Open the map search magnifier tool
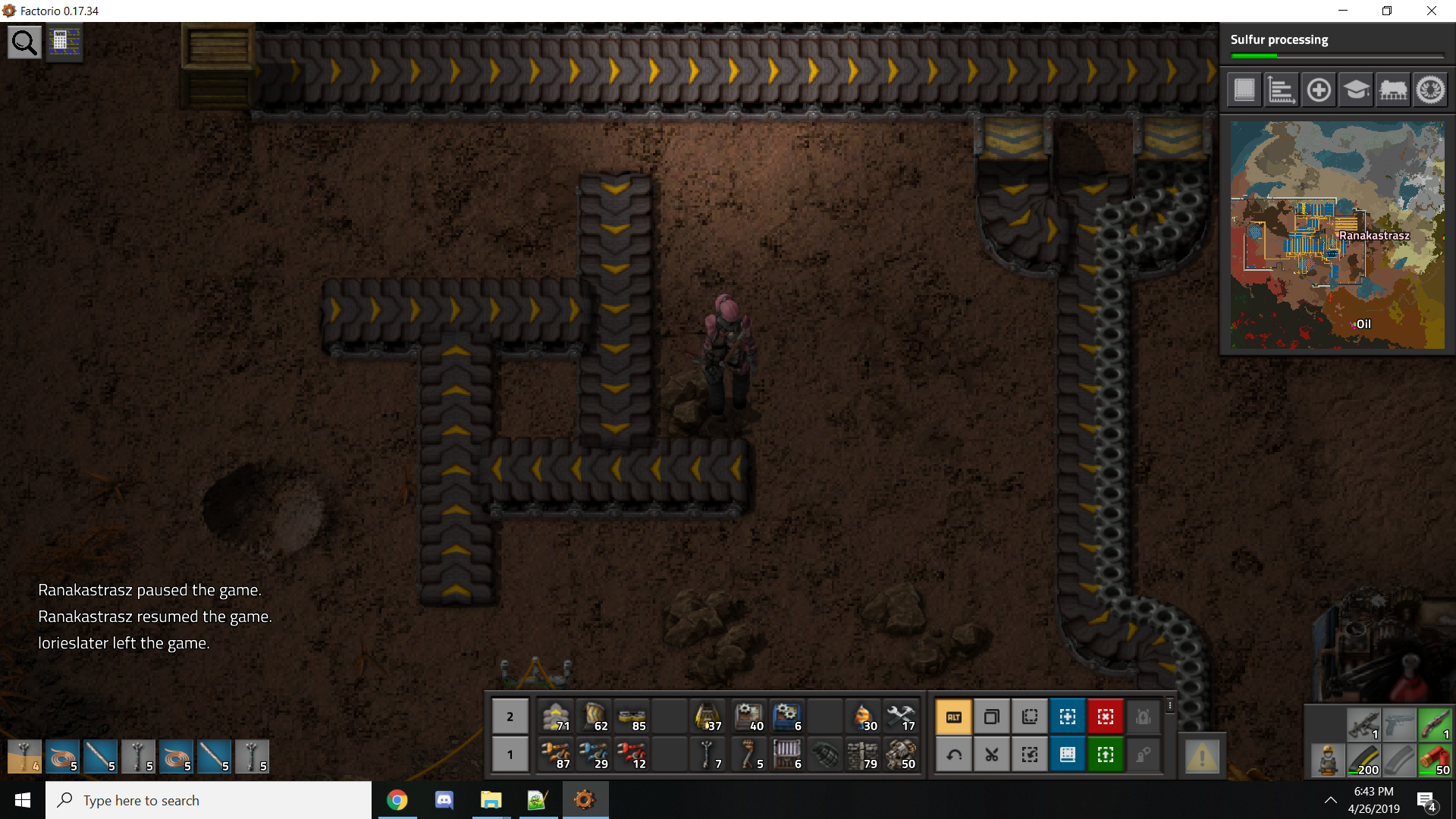Viewport: 1456px width, 819px height. (x=24, y=42)
